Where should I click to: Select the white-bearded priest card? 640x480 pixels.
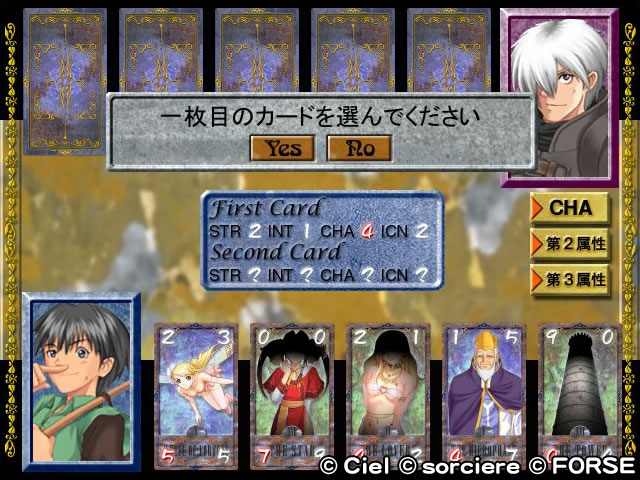[x=483, y=395]
